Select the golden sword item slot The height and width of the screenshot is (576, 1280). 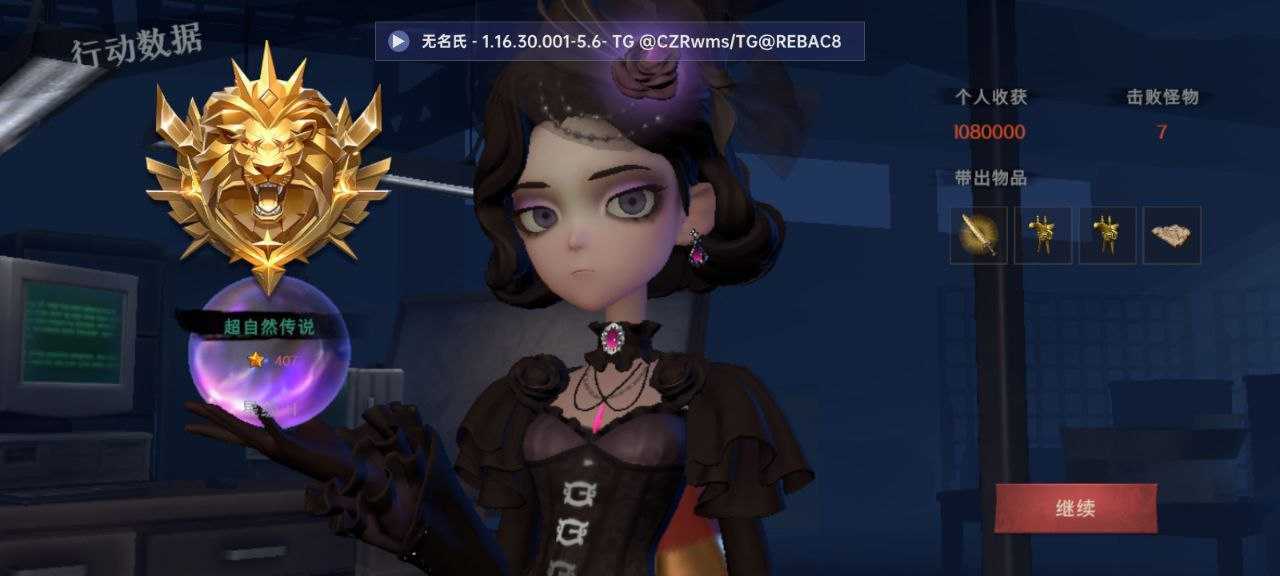click(x=978, y=235)
